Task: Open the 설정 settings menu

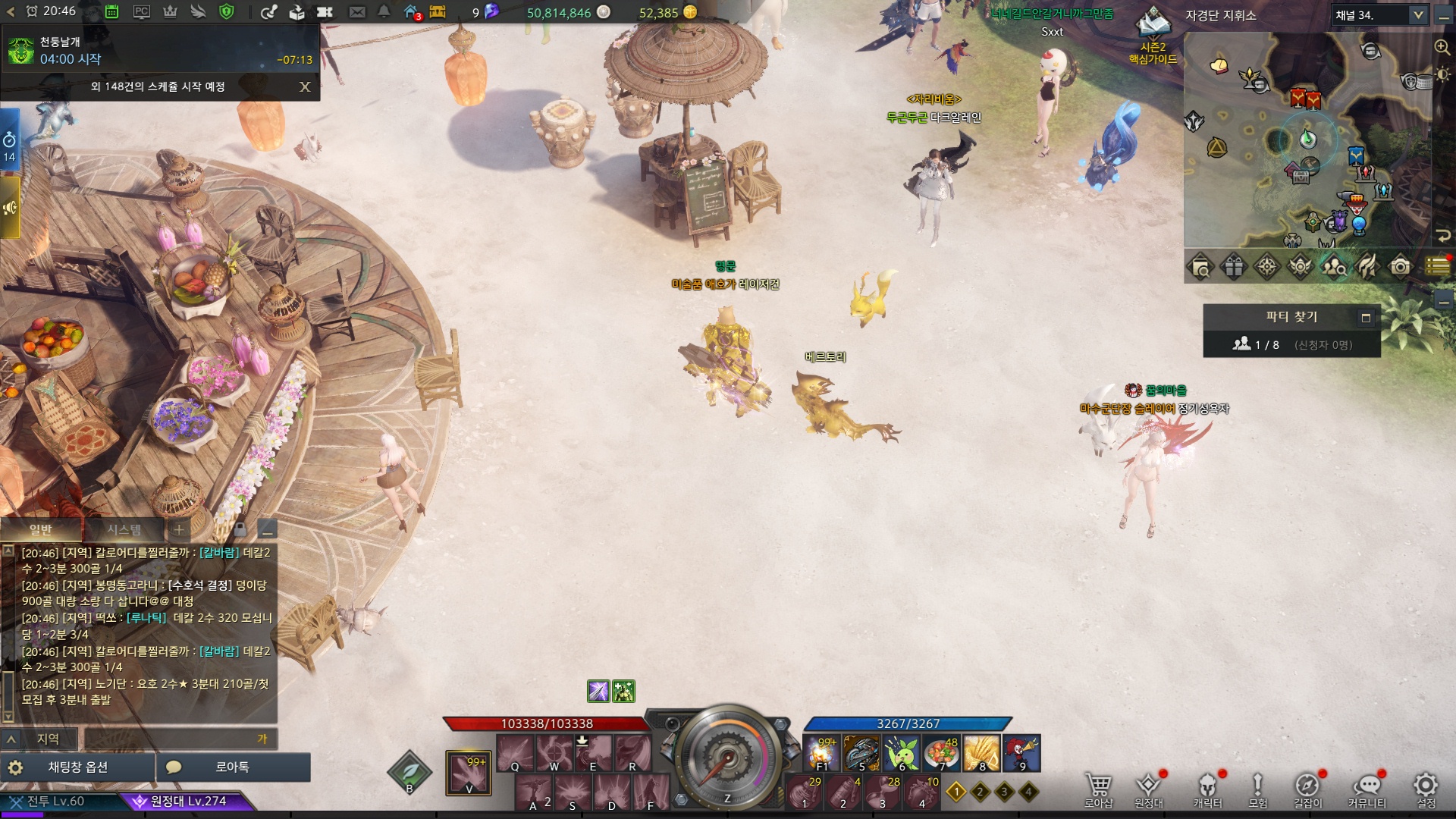Action: pyautogui.click(x=1426, y=790)
